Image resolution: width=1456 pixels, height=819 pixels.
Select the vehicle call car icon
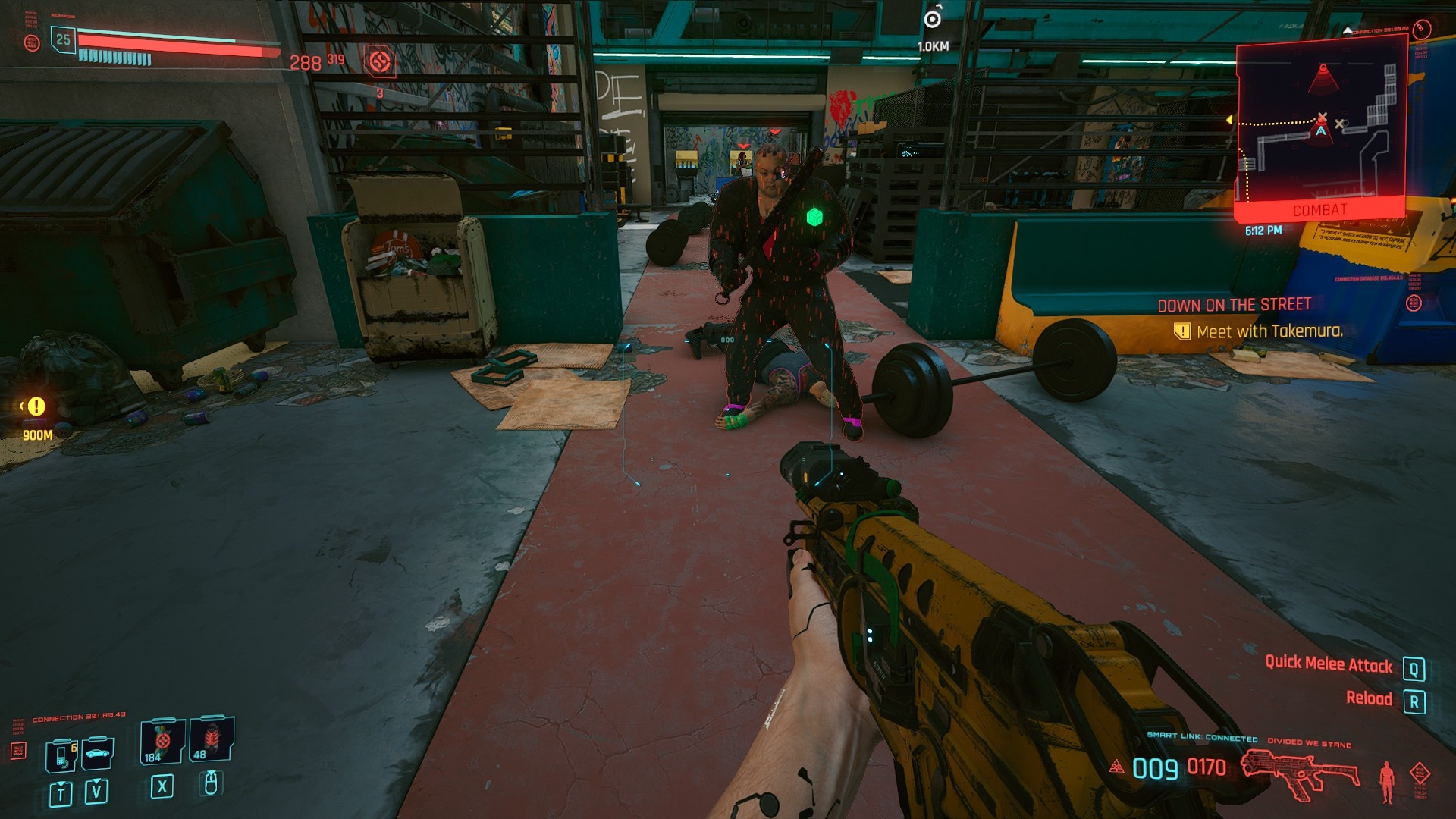(98, 753)
